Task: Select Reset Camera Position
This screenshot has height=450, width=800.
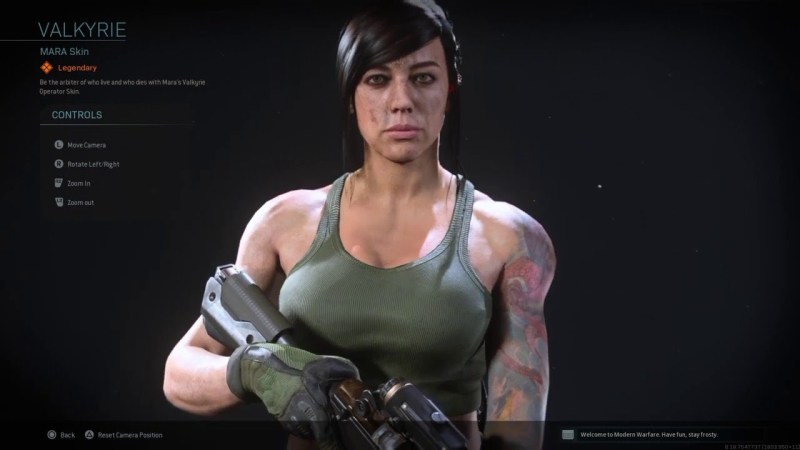Action: [x=129, y=435]
